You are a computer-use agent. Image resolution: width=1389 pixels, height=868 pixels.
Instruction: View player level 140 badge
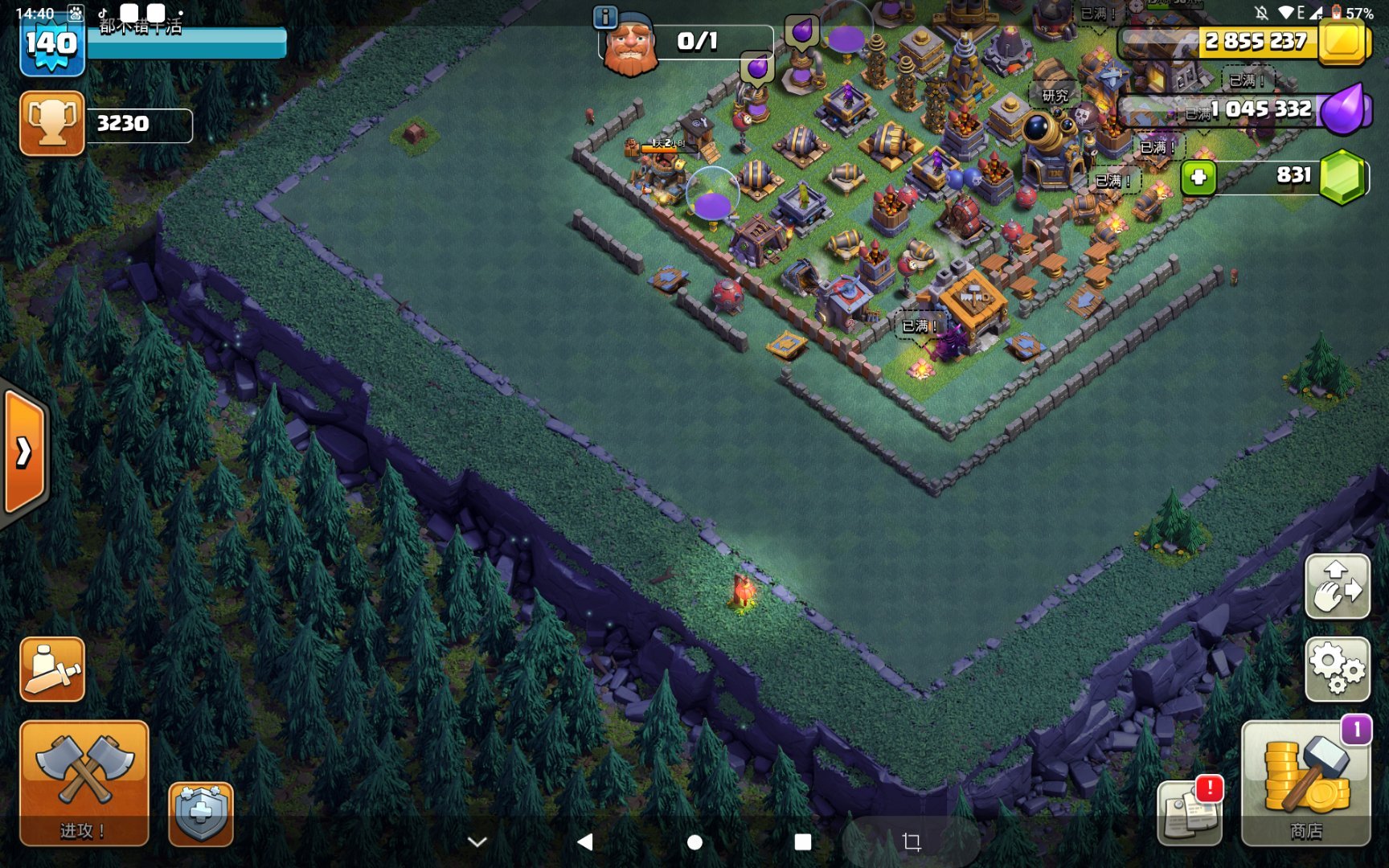tap(51, 45)
